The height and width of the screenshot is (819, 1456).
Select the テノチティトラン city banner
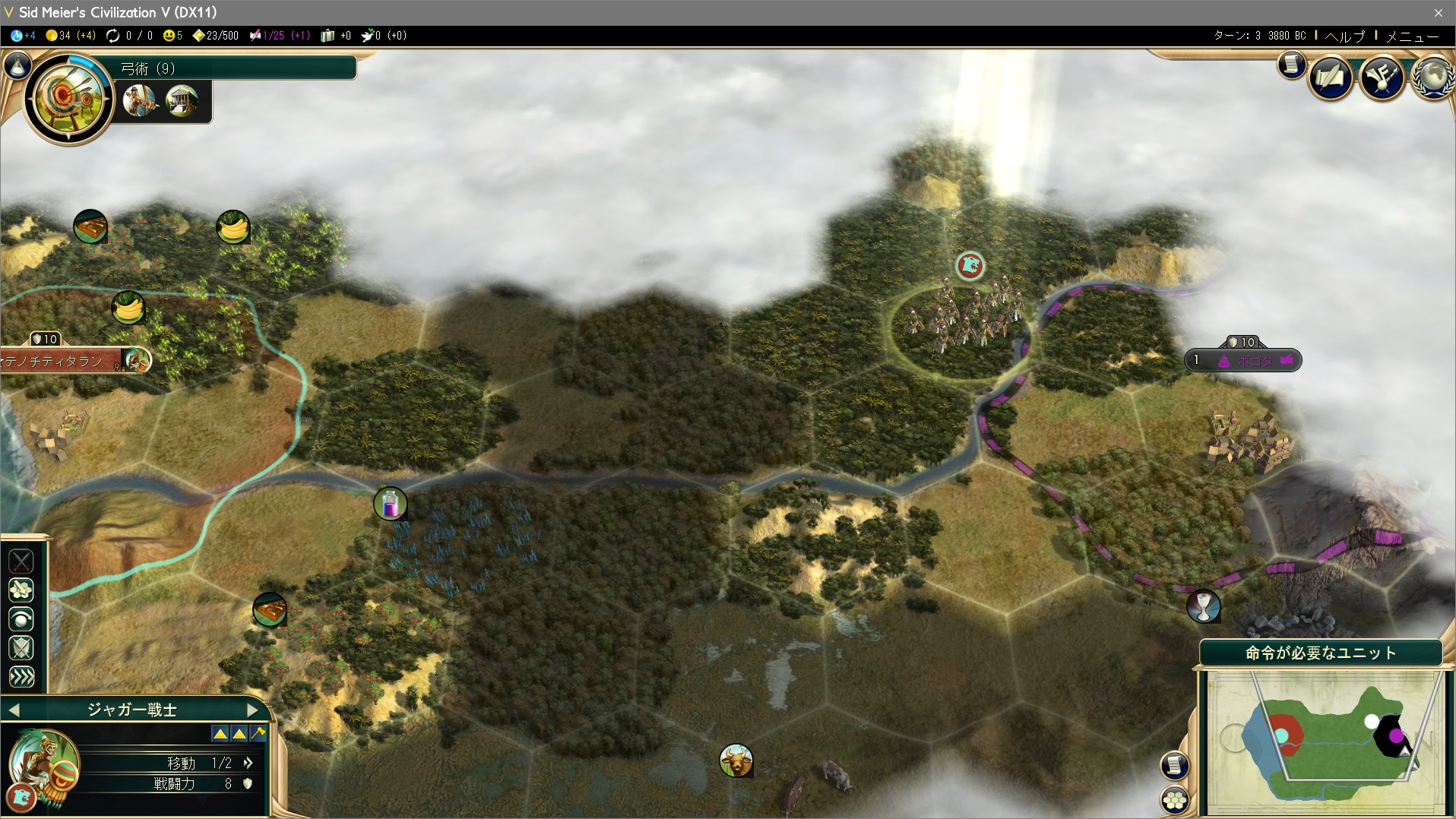click(x=61, y=361)
